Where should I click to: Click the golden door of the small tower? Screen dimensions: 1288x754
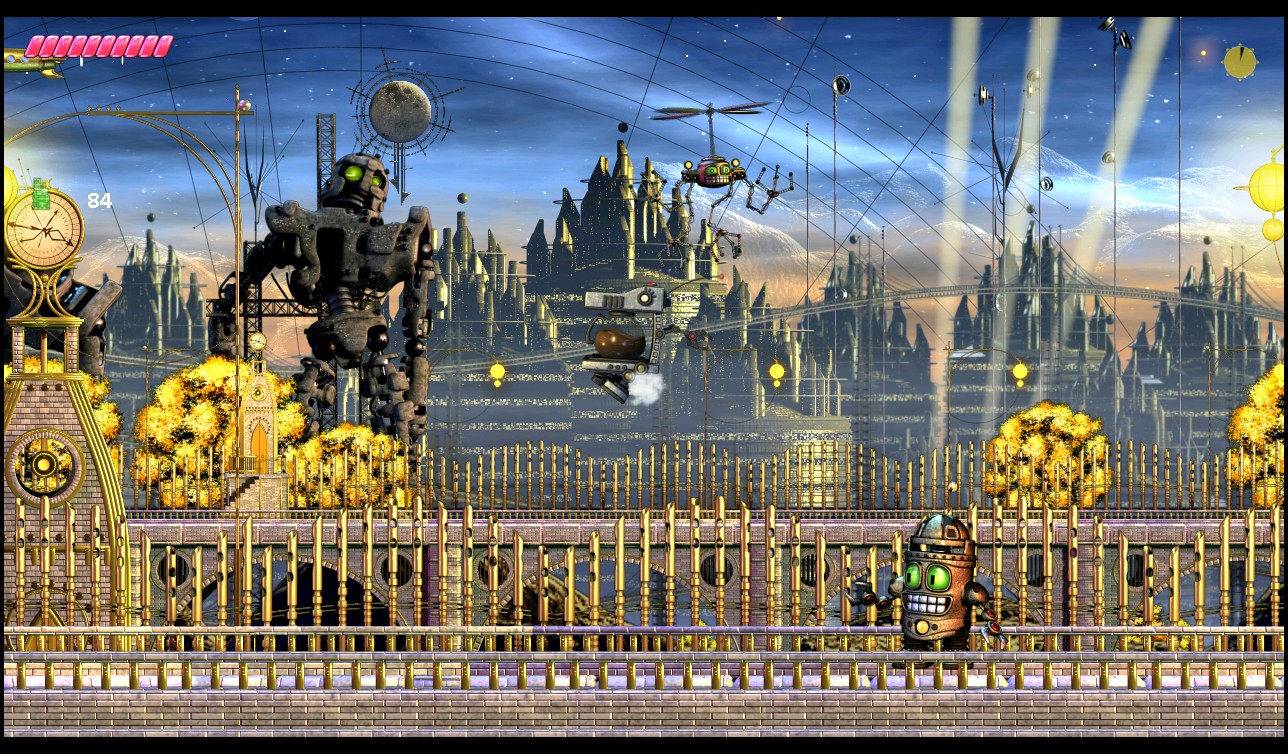[260, 435]
